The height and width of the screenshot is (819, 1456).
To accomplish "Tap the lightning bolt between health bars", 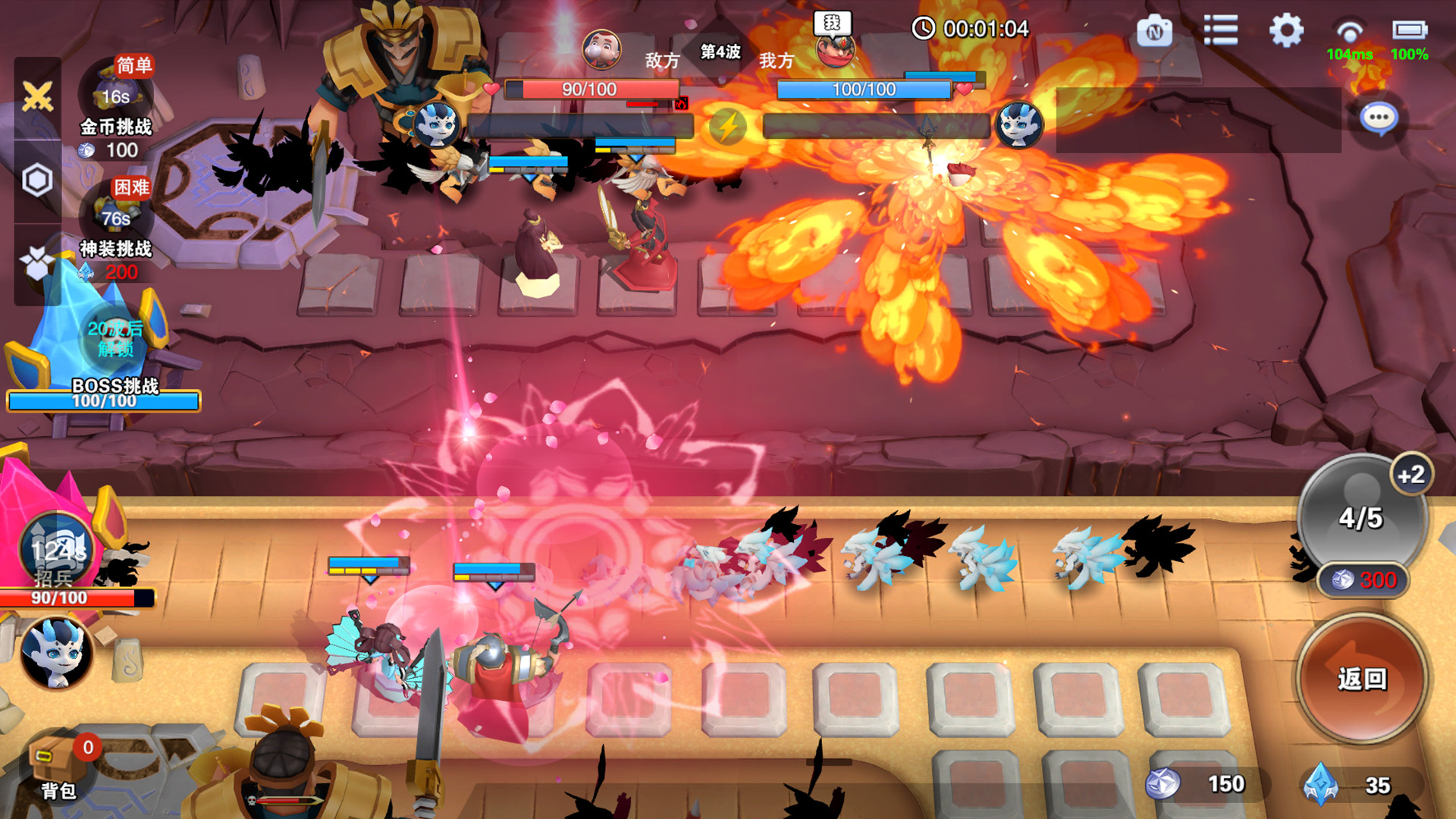I will point(730,127).
